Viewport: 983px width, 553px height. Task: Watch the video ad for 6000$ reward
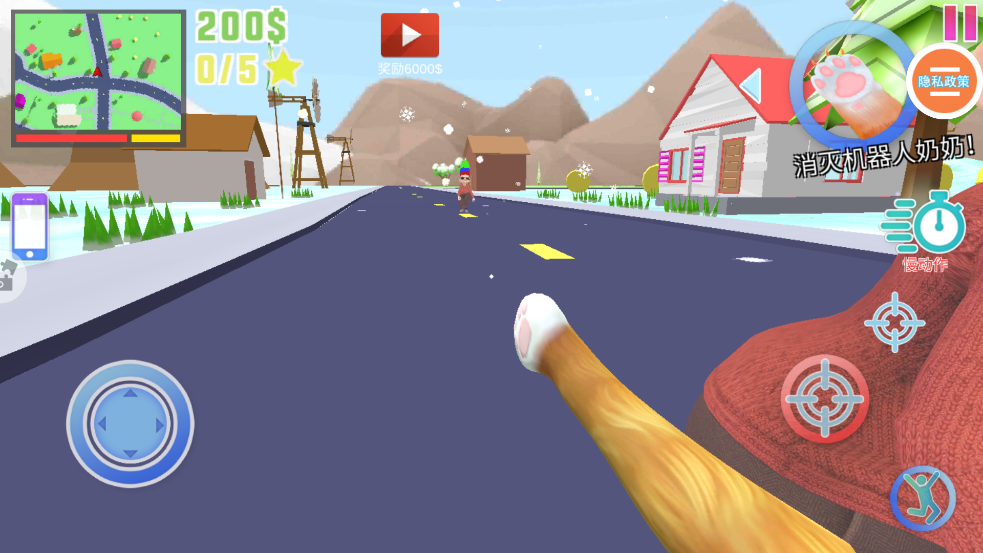410,36
